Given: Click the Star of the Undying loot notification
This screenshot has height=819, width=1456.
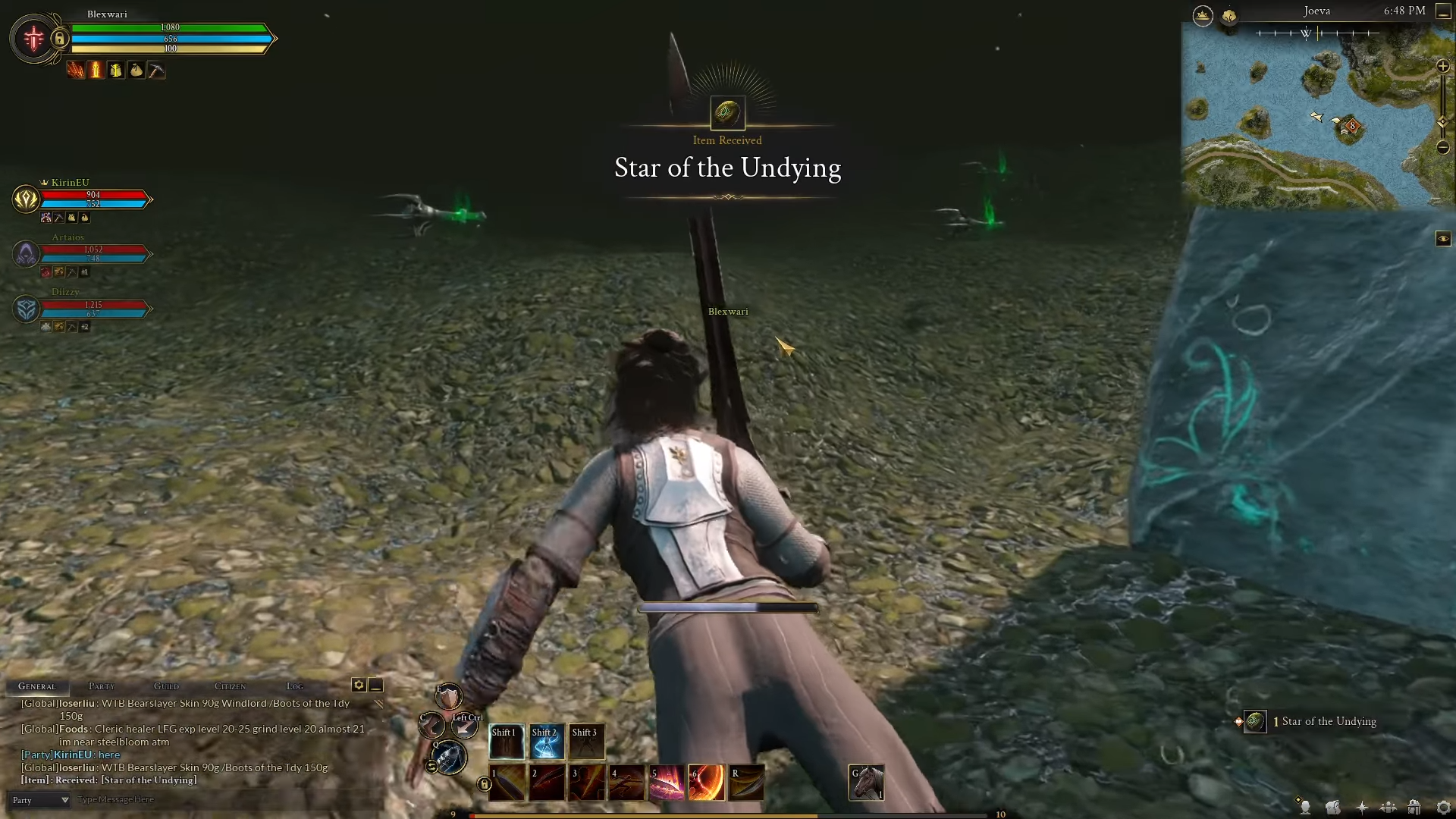Looking at the screenshot, I should pos(1319,721).
